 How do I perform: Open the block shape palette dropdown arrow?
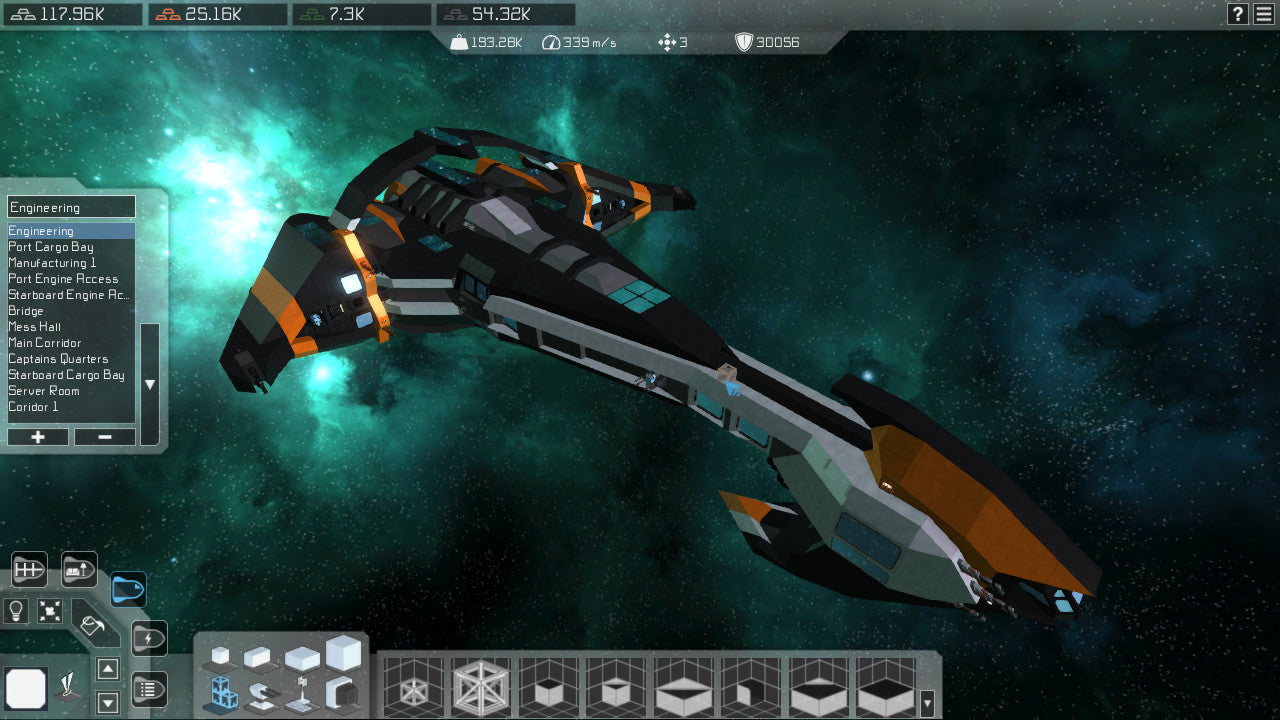(x=927, y=702)
